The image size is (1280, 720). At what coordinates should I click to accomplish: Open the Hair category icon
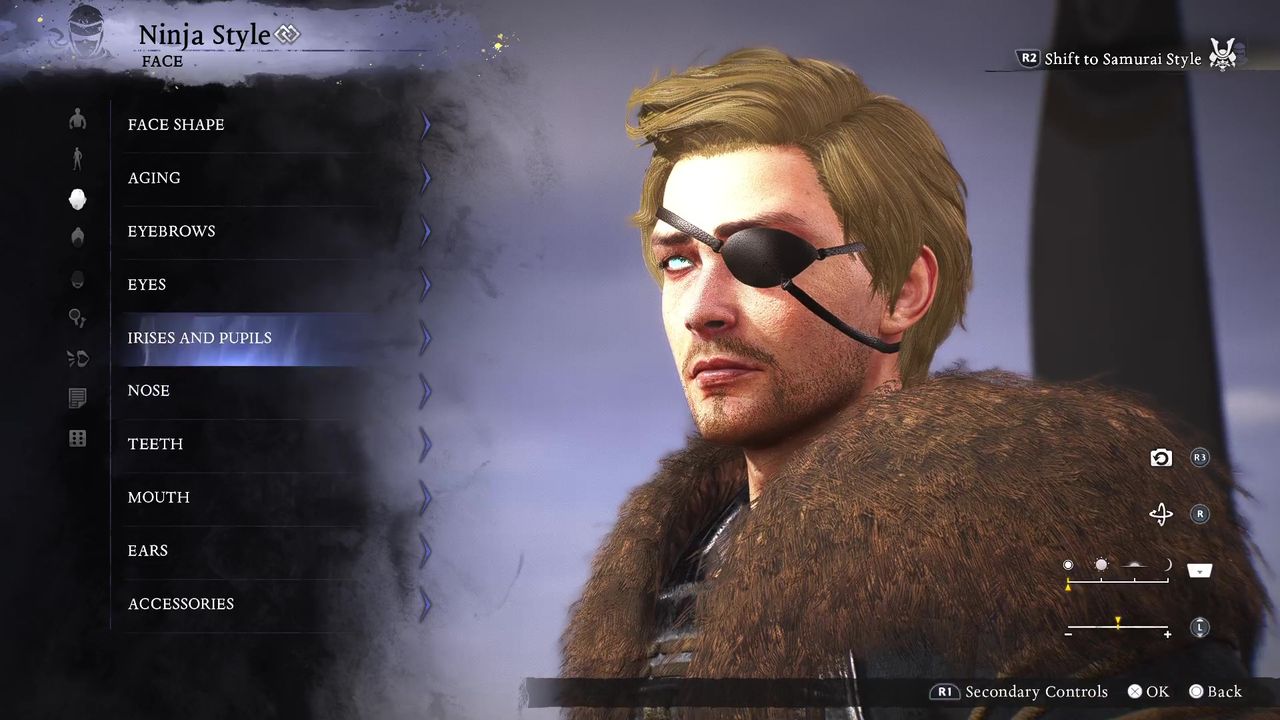coord(77,238)
